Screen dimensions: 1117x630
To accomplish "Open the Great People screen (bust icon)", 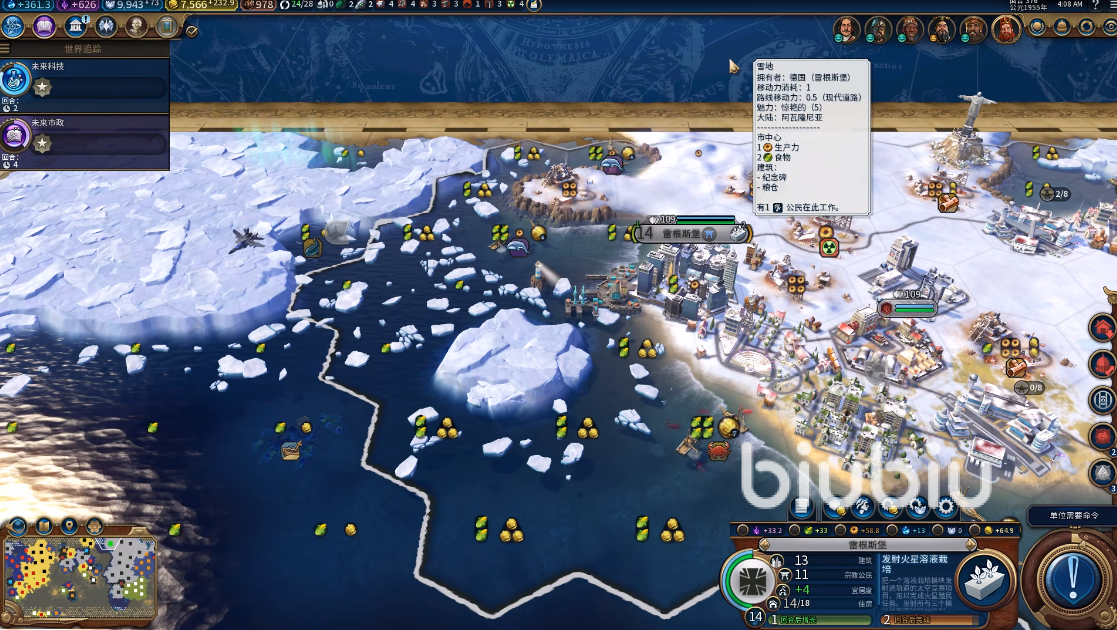I will [x=136, y=26].
